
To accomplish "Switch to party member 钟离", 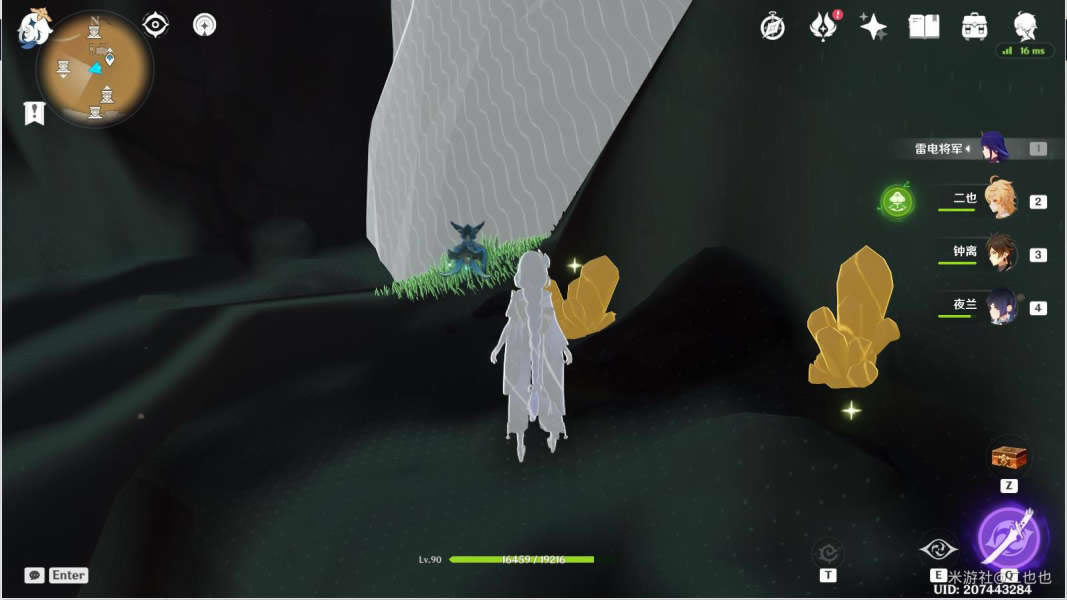I will 1000,252.
